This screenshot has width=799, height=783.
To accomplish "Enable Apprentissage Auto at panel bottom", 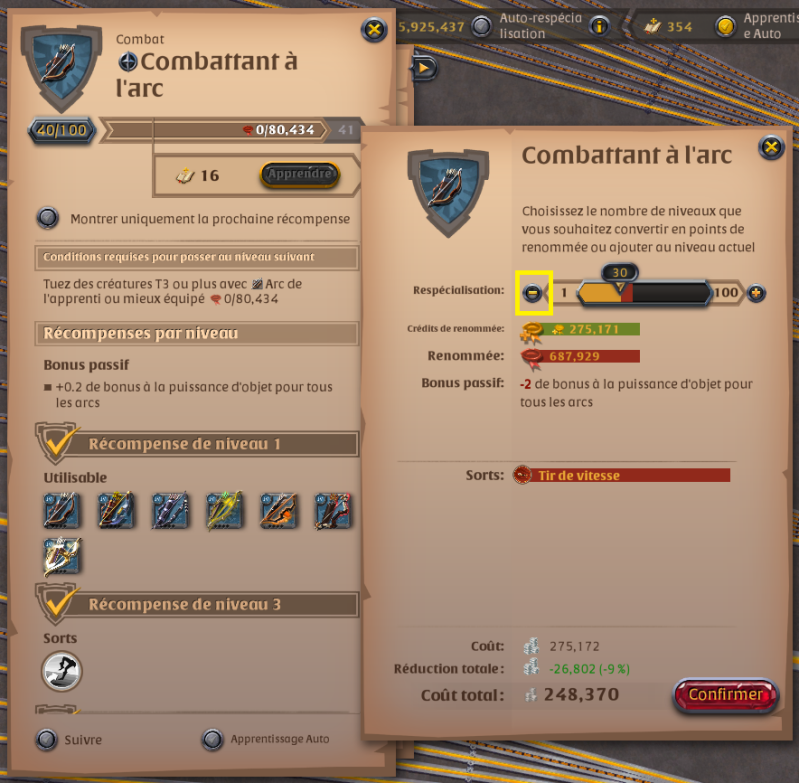I will (x=212, y=740).
